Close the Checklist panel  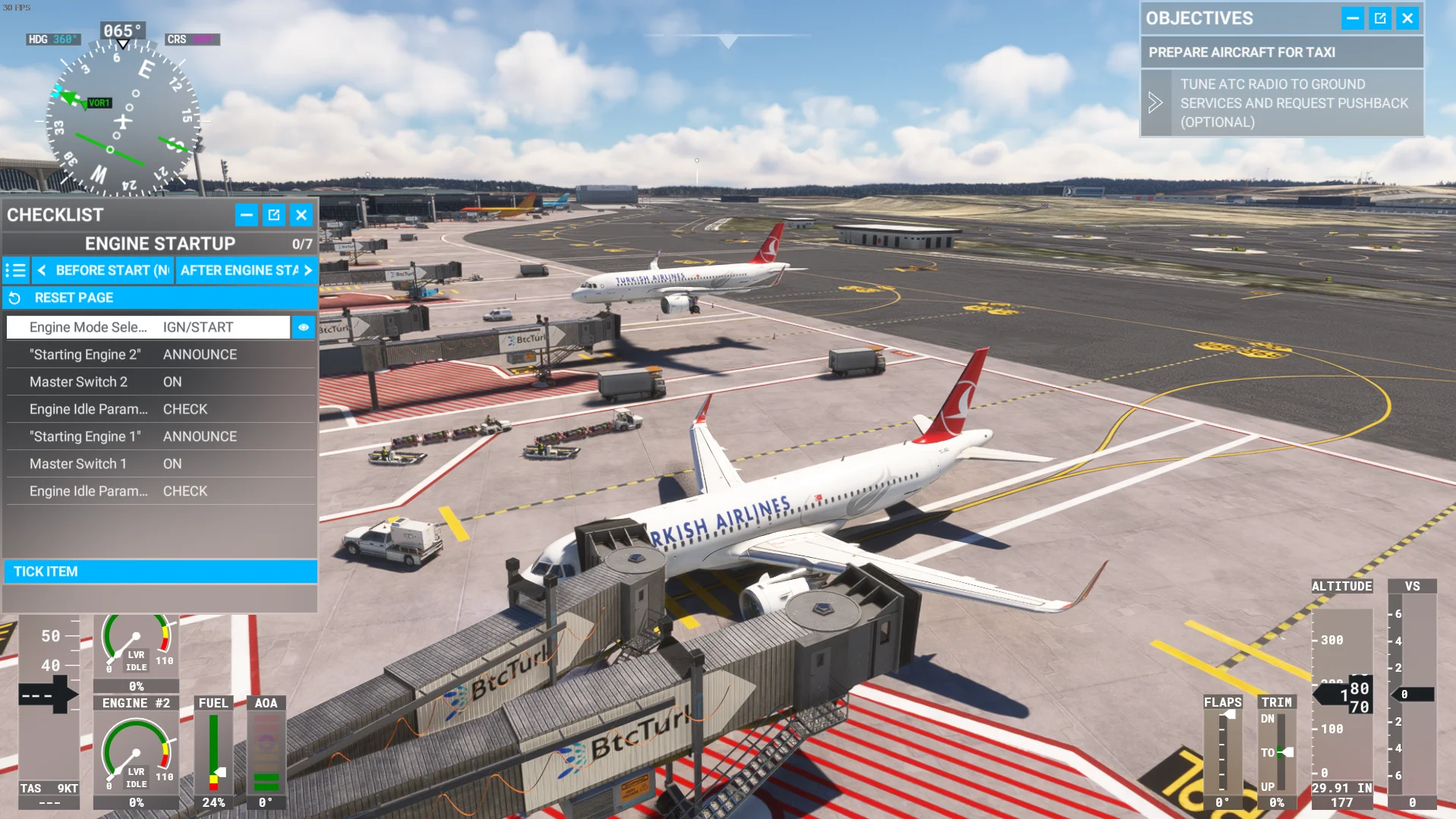(x=301, y=216)
